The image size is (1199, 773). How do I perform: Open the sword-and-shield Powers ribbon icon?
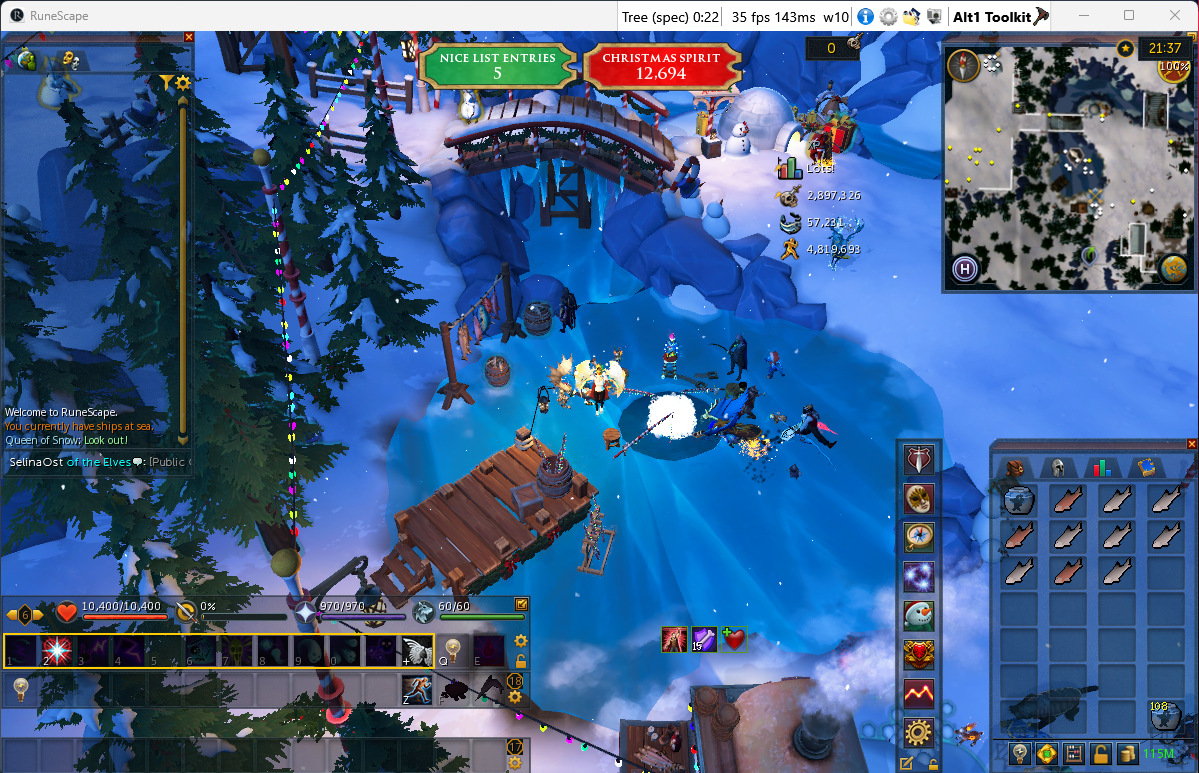point(918,459)
